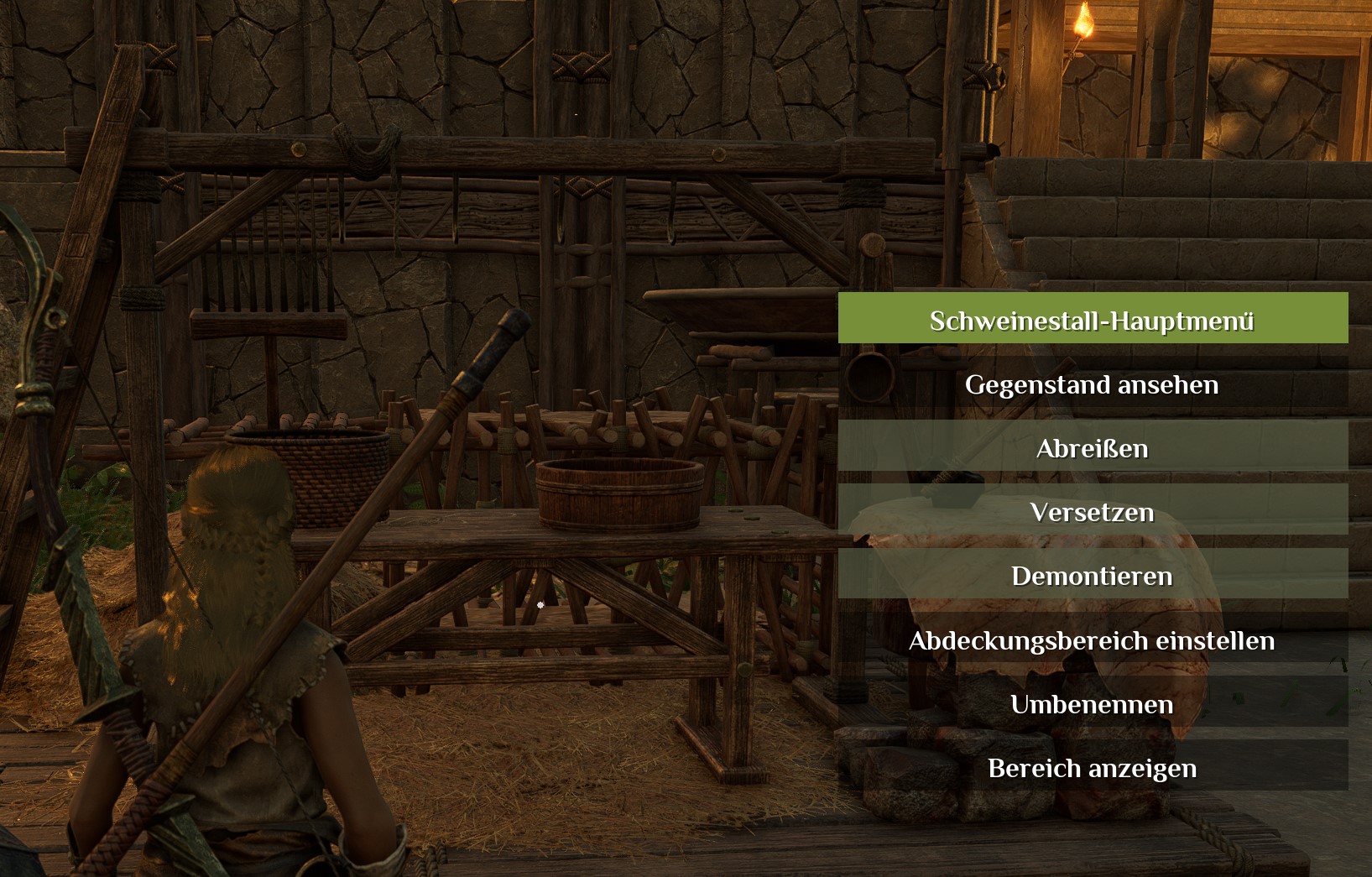Click Versetzen to move the building

(x=1092, y=511)
